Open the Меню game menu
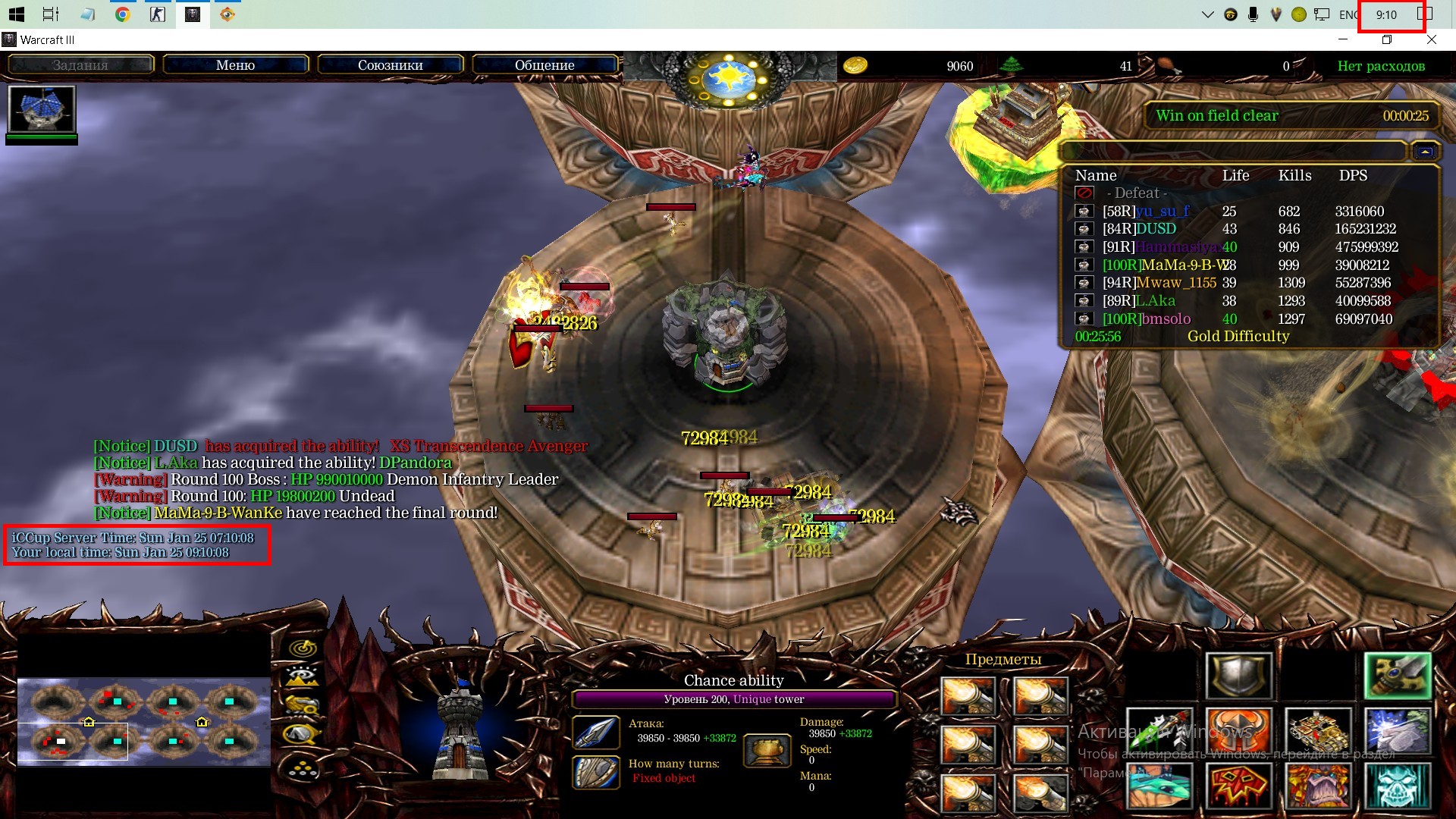1456x819 pixels. 235,65
